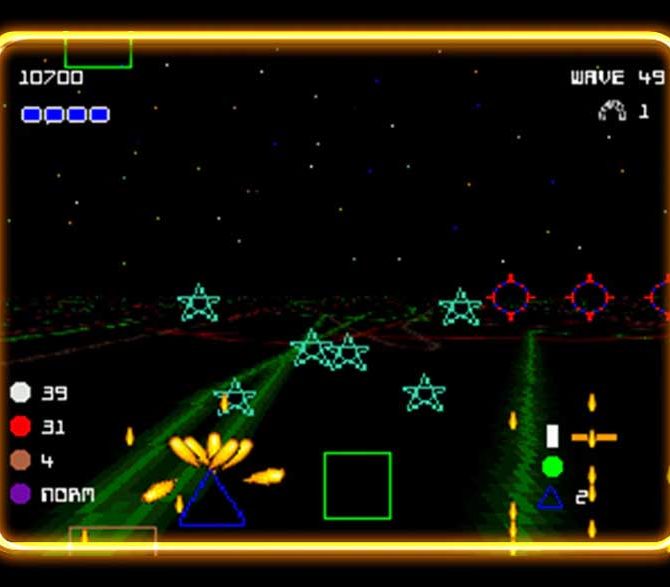Viewport: 670px width, 587px height.
Task: Select the small blue triangle ship icon
Action: [x=550, y=497]
